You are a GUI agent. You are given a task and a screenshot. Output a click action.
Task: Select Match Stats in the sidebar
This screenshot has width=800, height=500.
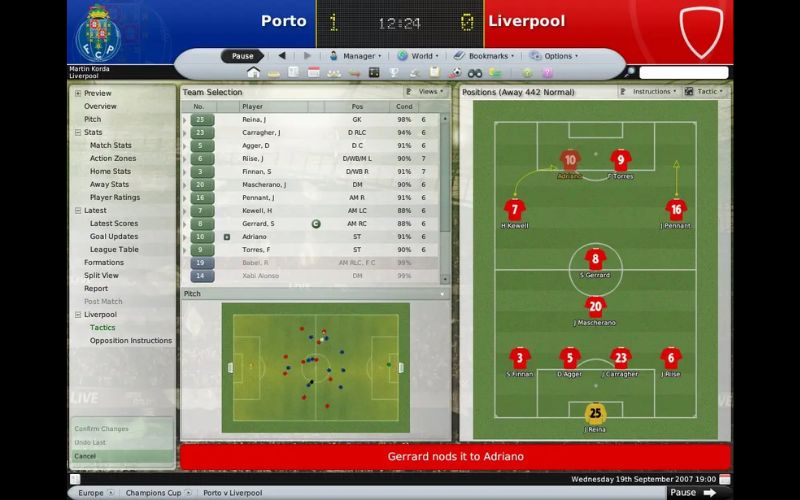point(110,145)
